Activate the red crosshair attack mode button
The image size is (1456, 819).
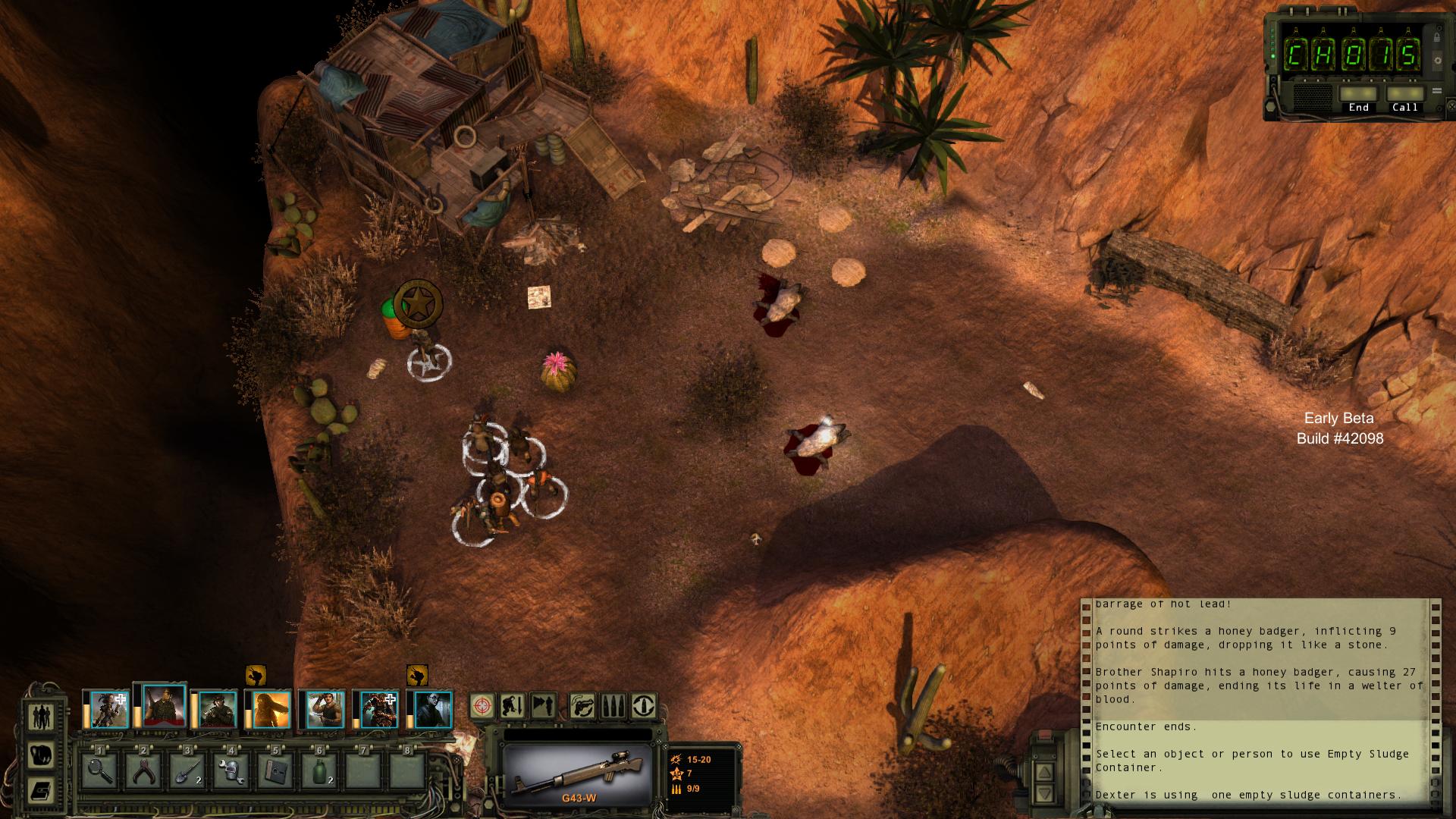482,706
